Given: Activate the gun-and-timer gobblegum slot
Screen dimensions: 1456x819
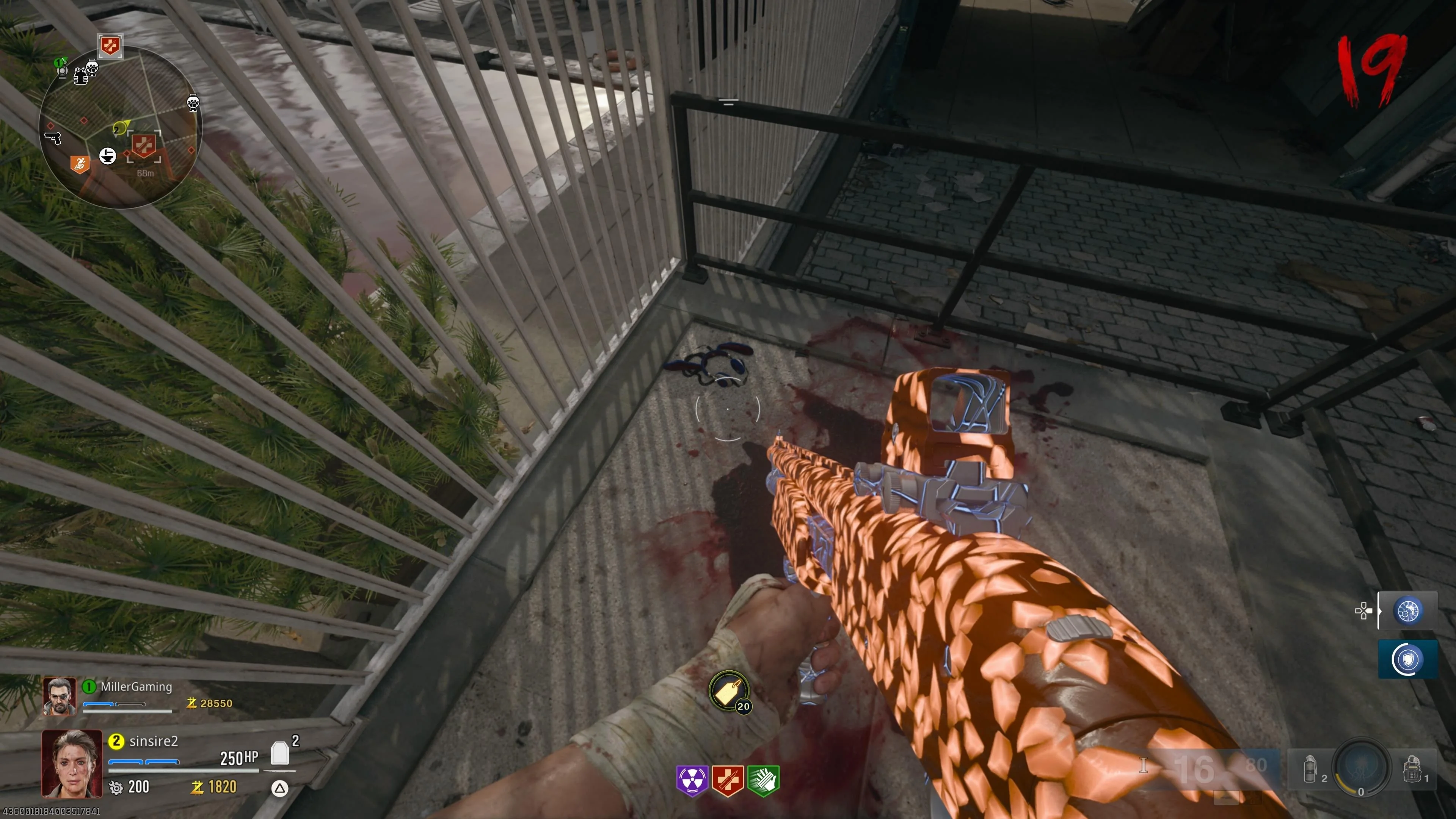Looking at the screenshot, I should coord(1407,611).
